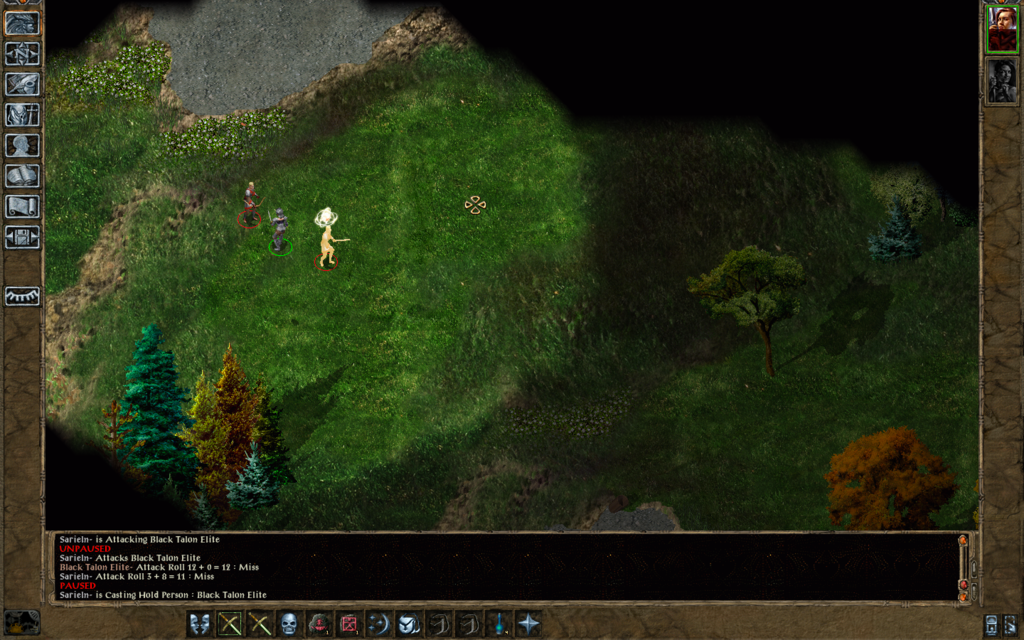This screenshot has width=1024, height=640.
Task: Open the journal with the quill icon
Action: (x=22, y=84)
